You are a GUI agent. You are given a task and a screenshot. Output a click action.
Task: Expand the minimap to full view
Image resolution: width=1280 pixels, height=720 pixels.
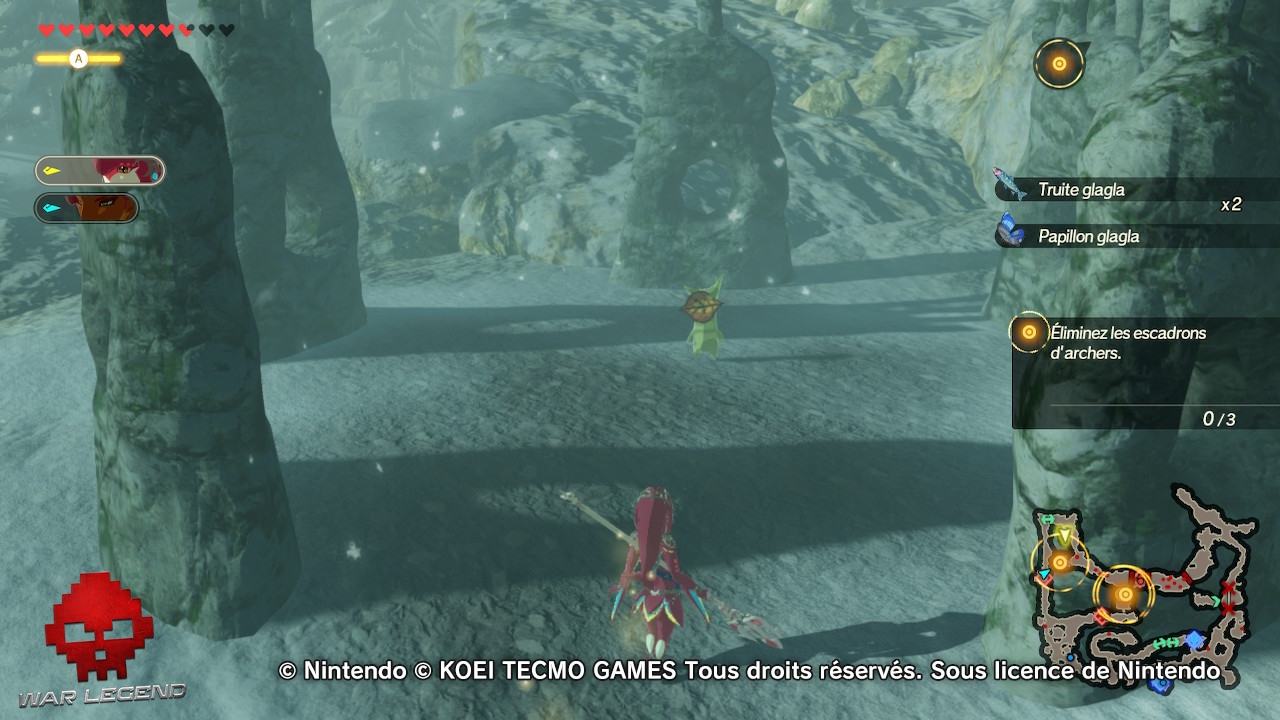click(x=1150, y=590)
